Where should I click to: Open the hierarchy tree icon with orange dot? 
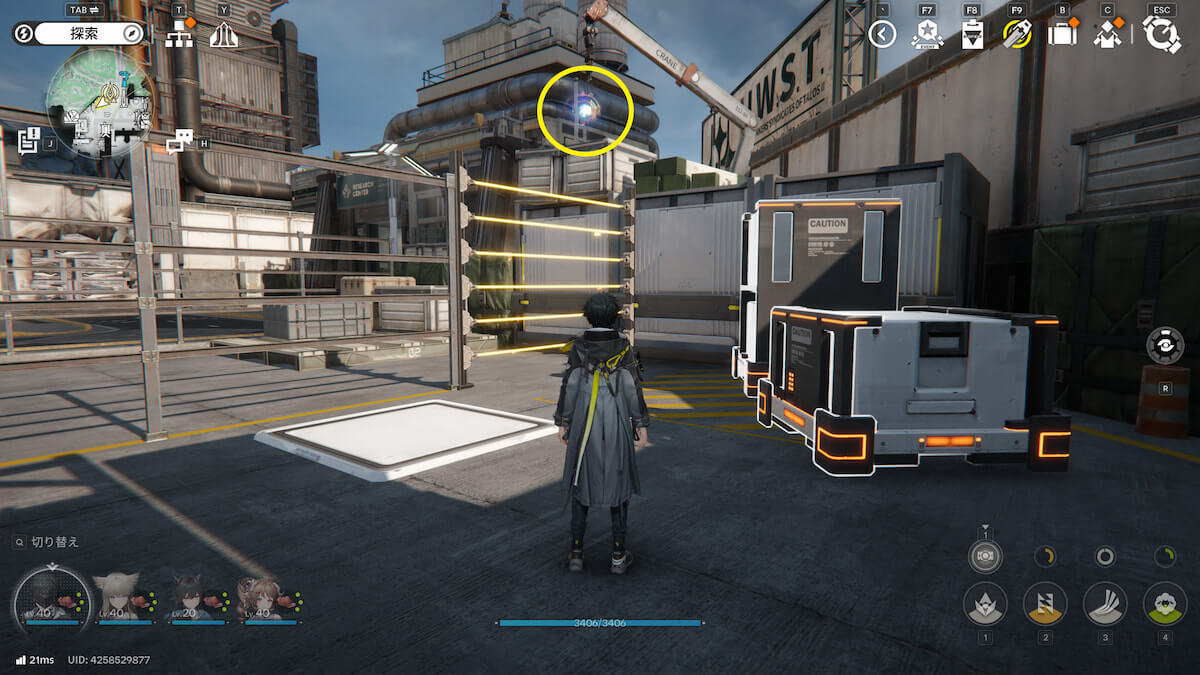click(x=180, y=35)
